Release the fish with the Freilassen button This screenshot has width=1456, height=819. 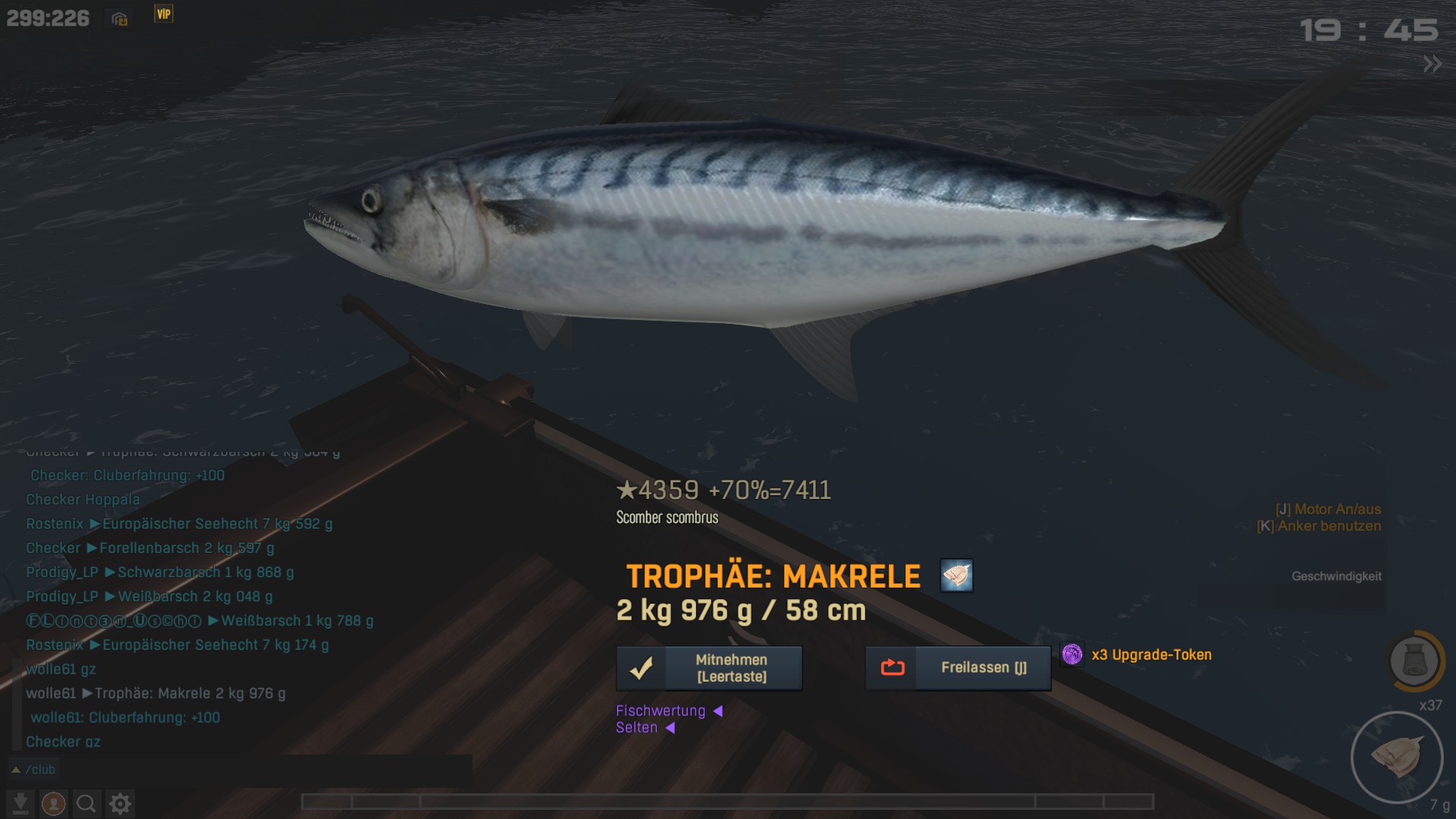coord(958,668)
